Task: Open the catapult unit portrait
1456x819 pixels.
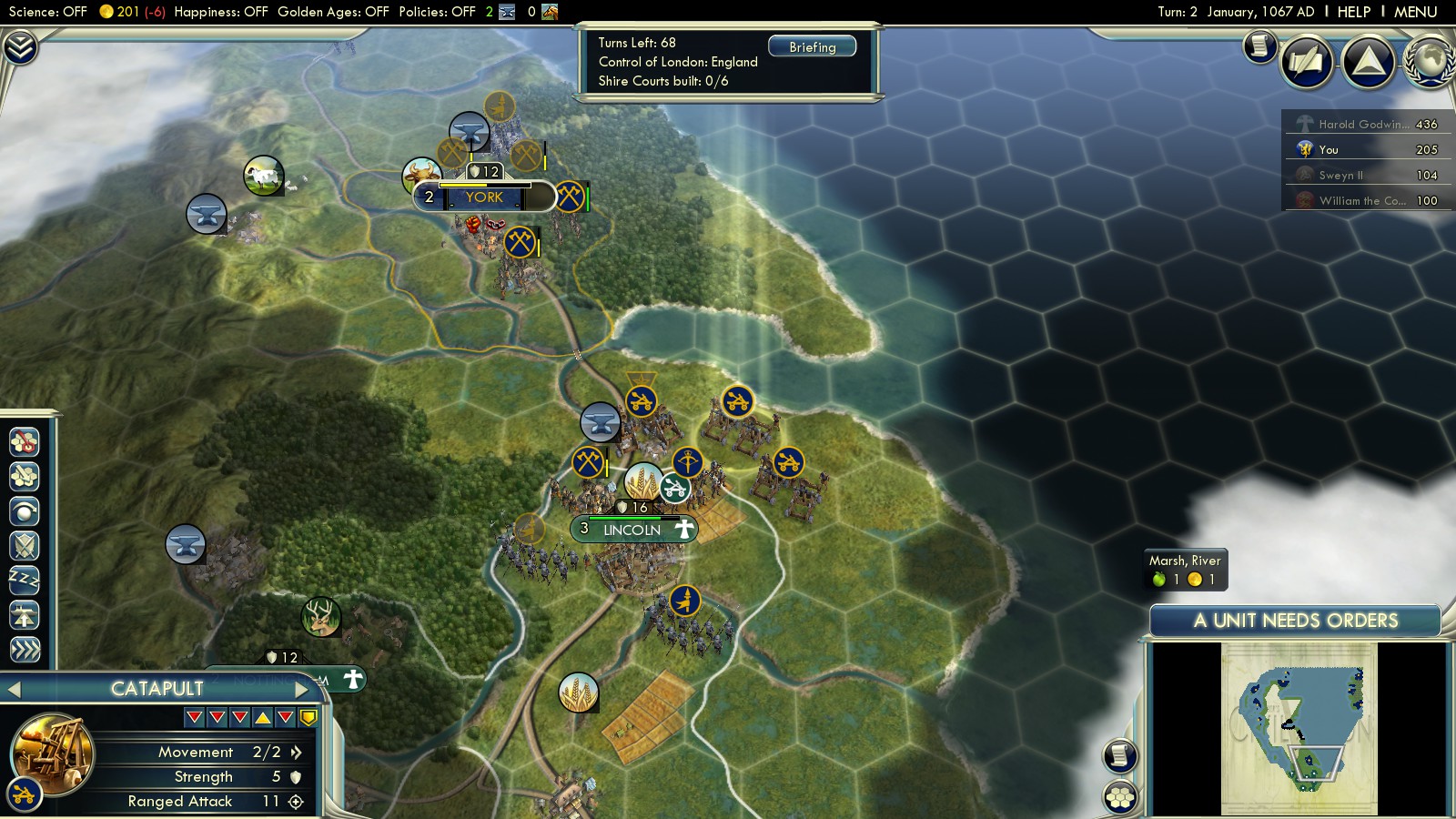Action: [53, 753]
